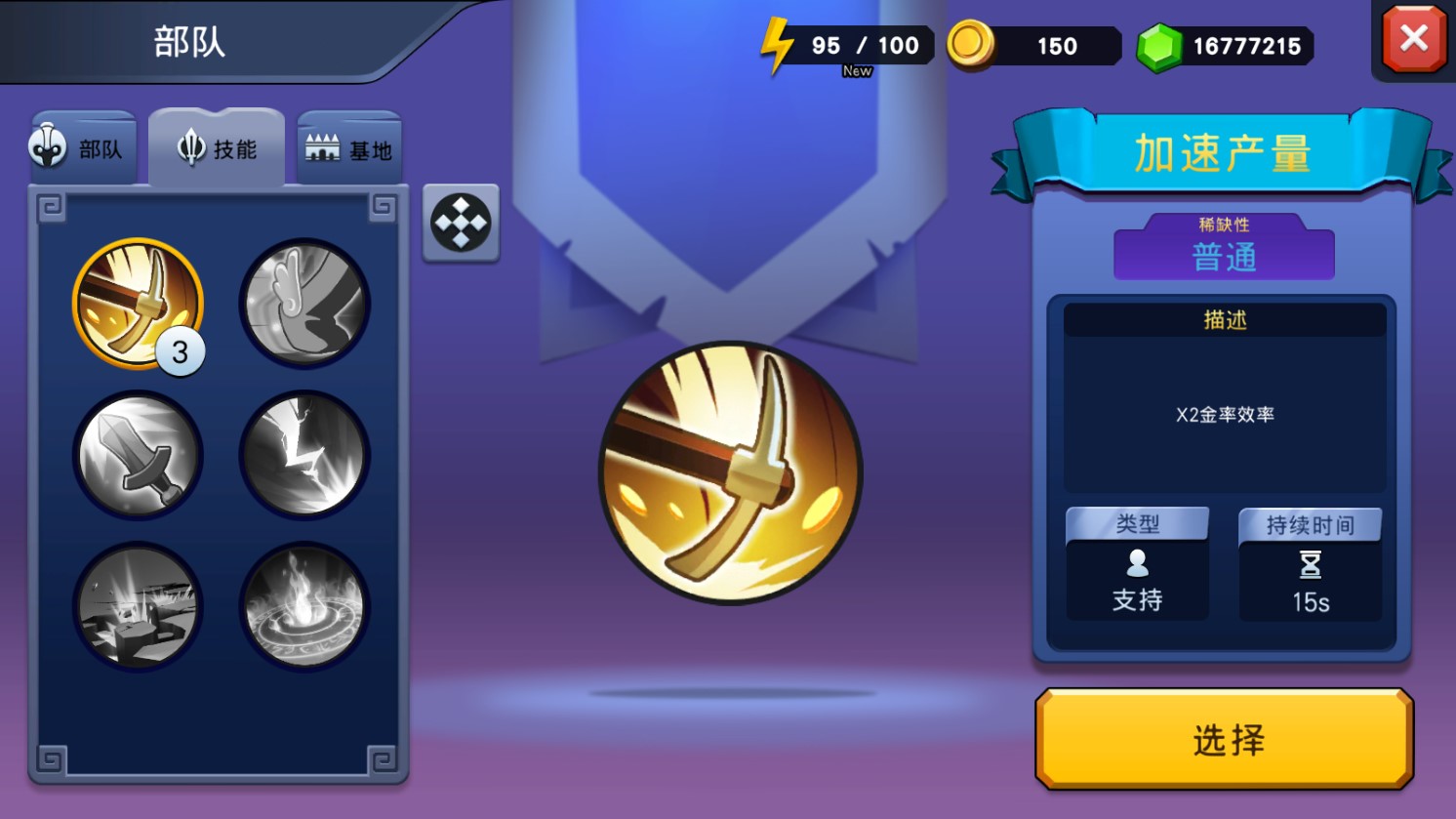Switch to the 基地 base tab
Screen dimensions: 1456x819
pos(348,149)
